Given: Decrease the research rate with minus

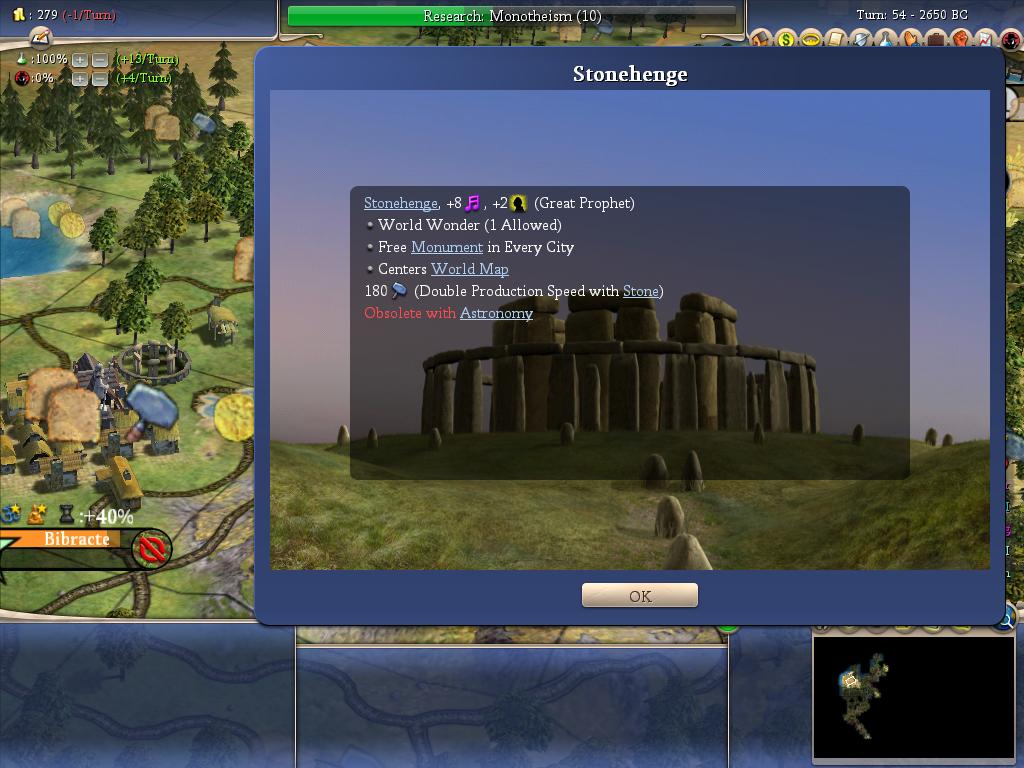Looking at the screenshot, I should (x=100, y=59).
